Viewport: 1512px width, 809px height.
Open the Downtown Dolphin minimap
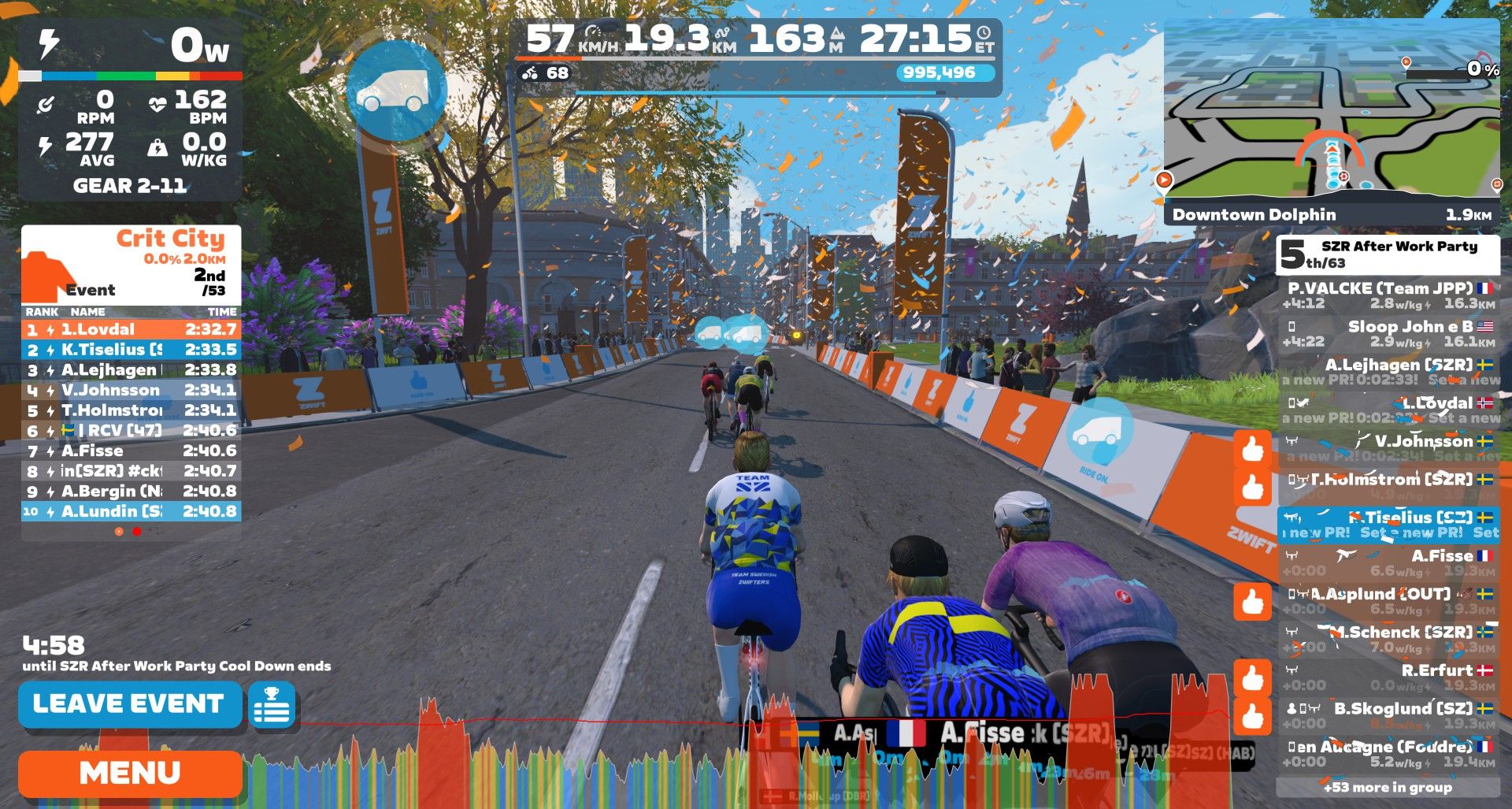(1331, 118)
